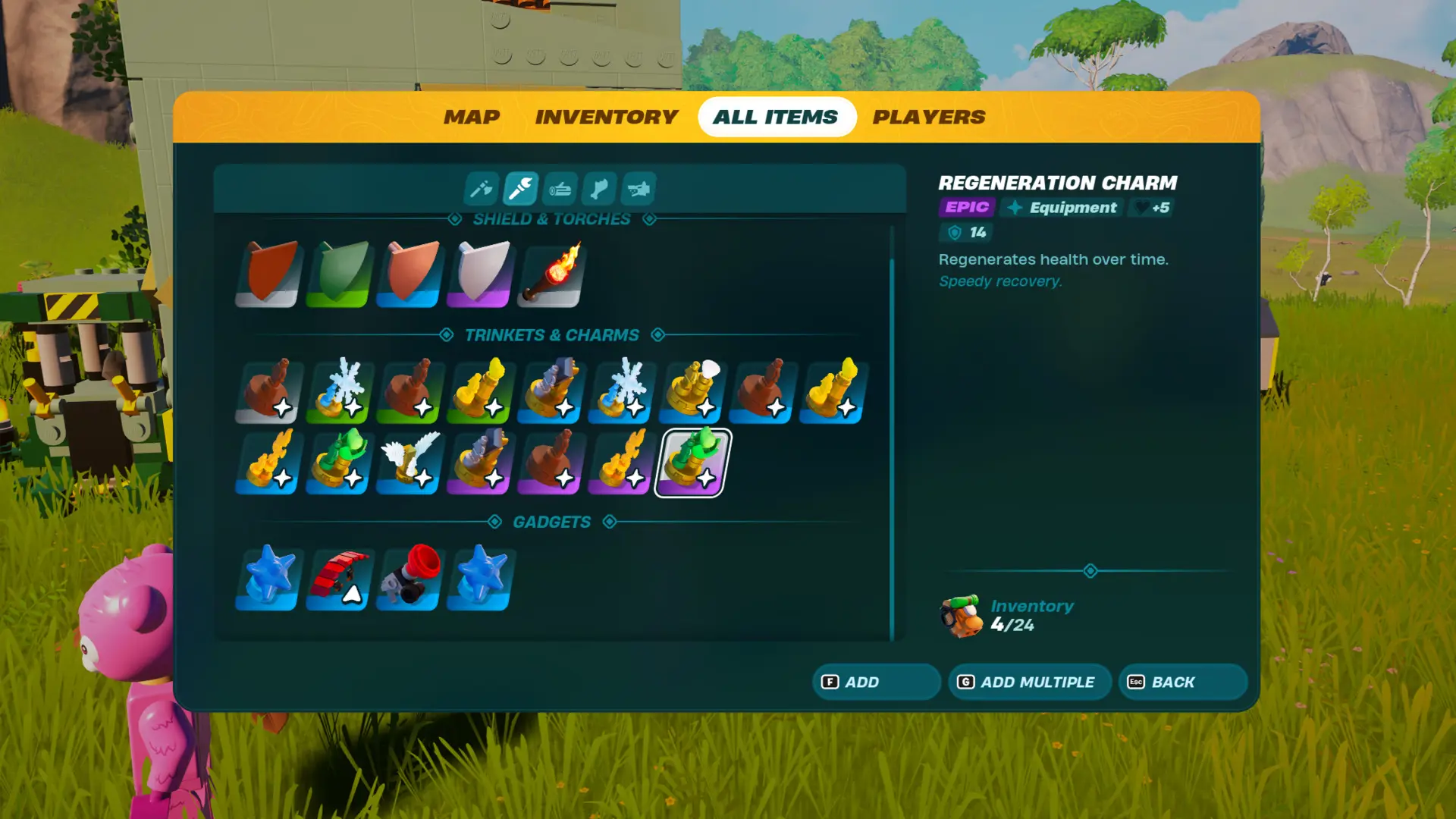Open the PLAYERS tab
Screen dimensions: 1456x819
coord(930,116)
